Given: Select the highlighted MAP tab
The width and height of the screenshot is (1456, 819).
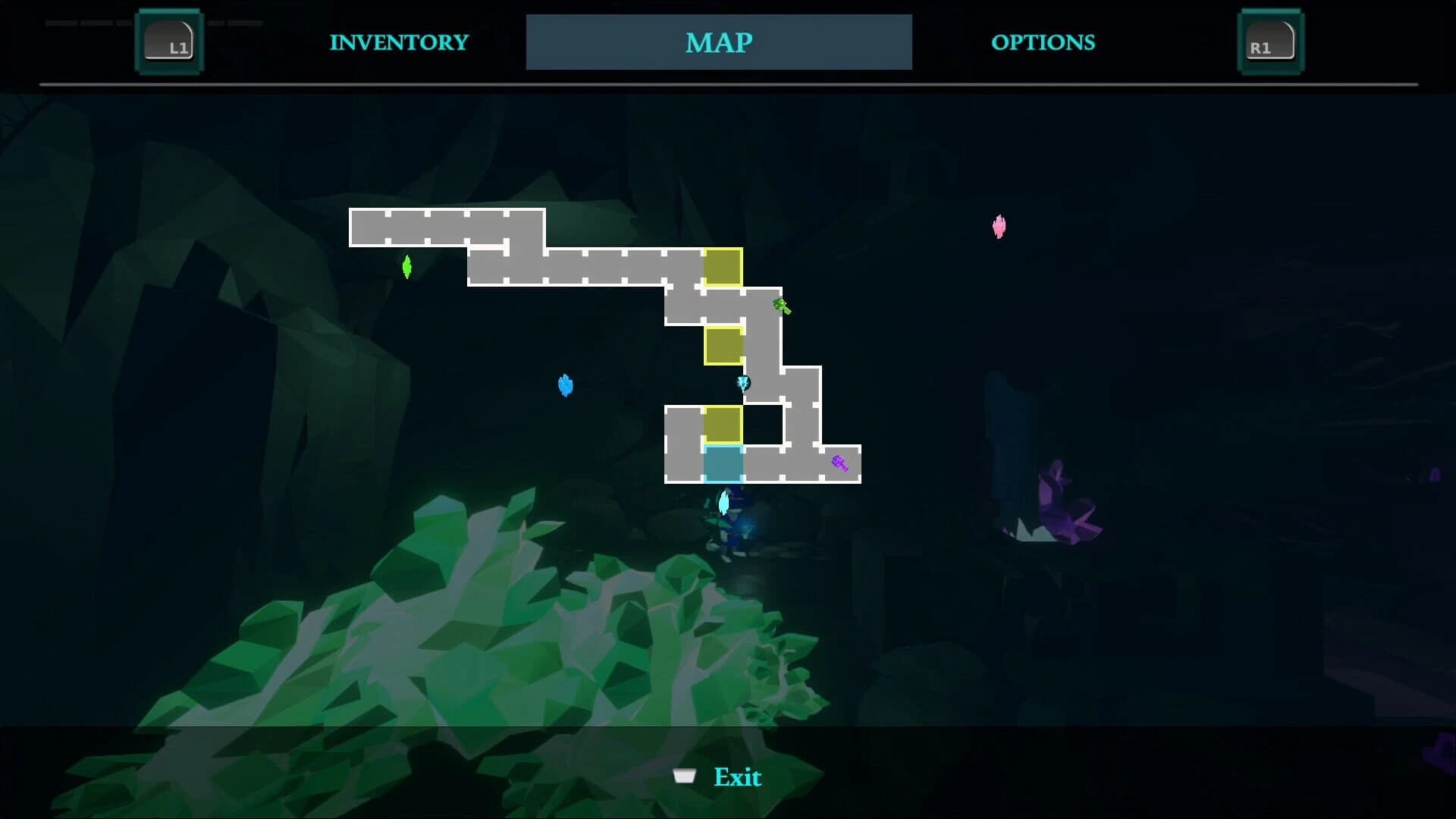Looking at the screenshot, I should pos(719,42).
